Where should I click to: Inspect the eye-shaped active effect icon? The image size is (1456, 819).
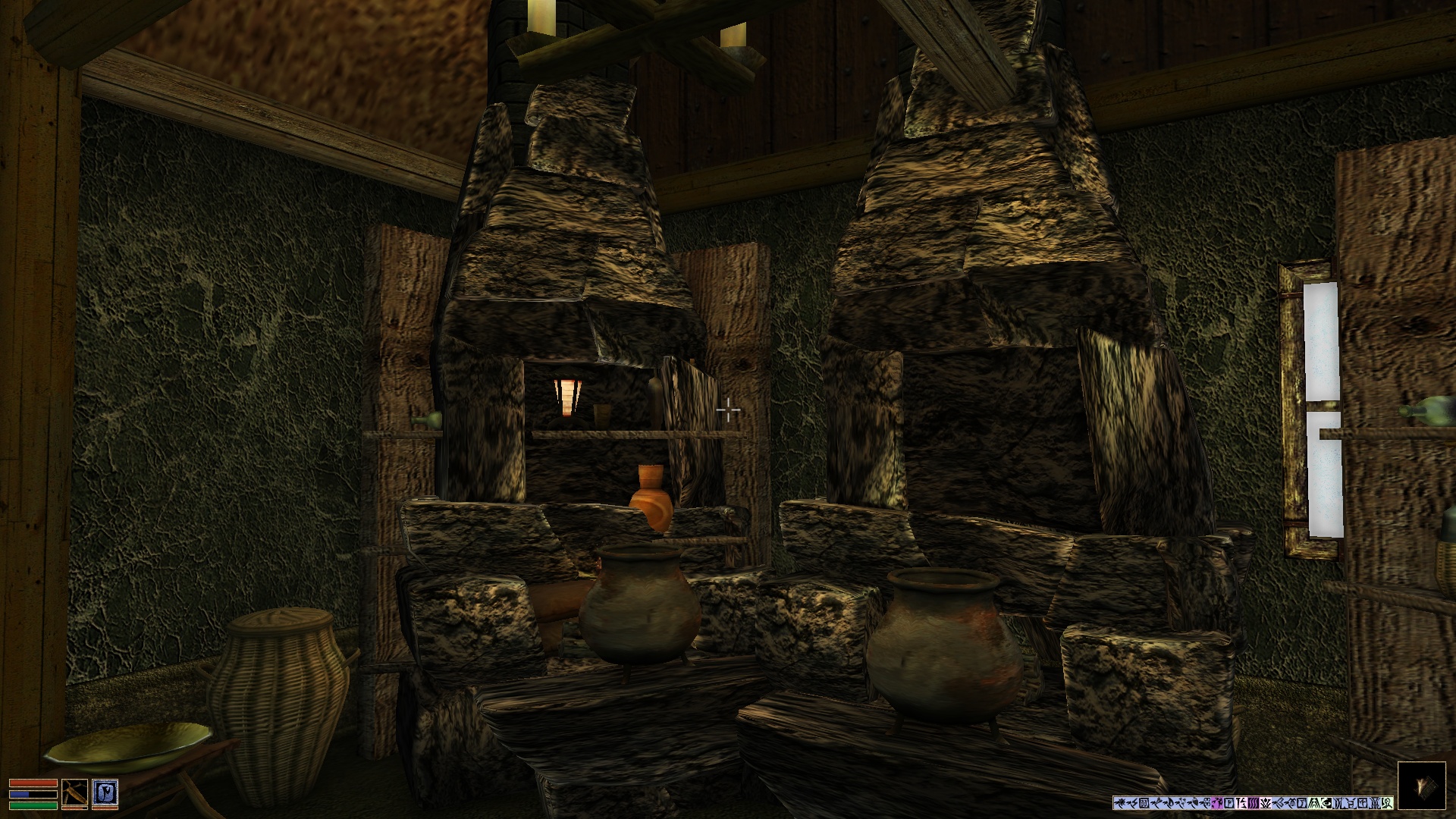click(1326, 803)
